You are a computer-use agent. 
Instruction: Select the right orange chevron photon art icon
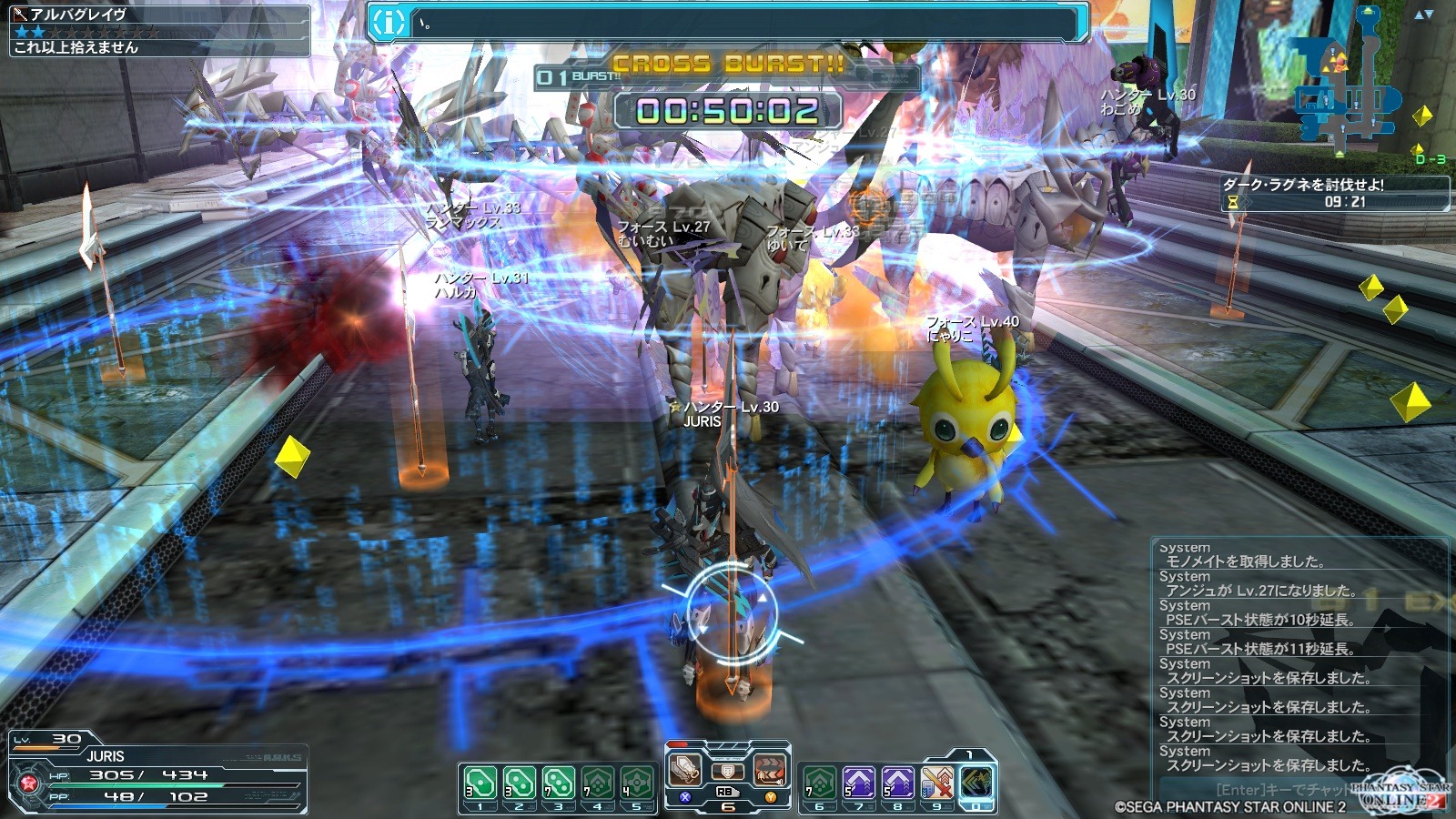point(769,771)
